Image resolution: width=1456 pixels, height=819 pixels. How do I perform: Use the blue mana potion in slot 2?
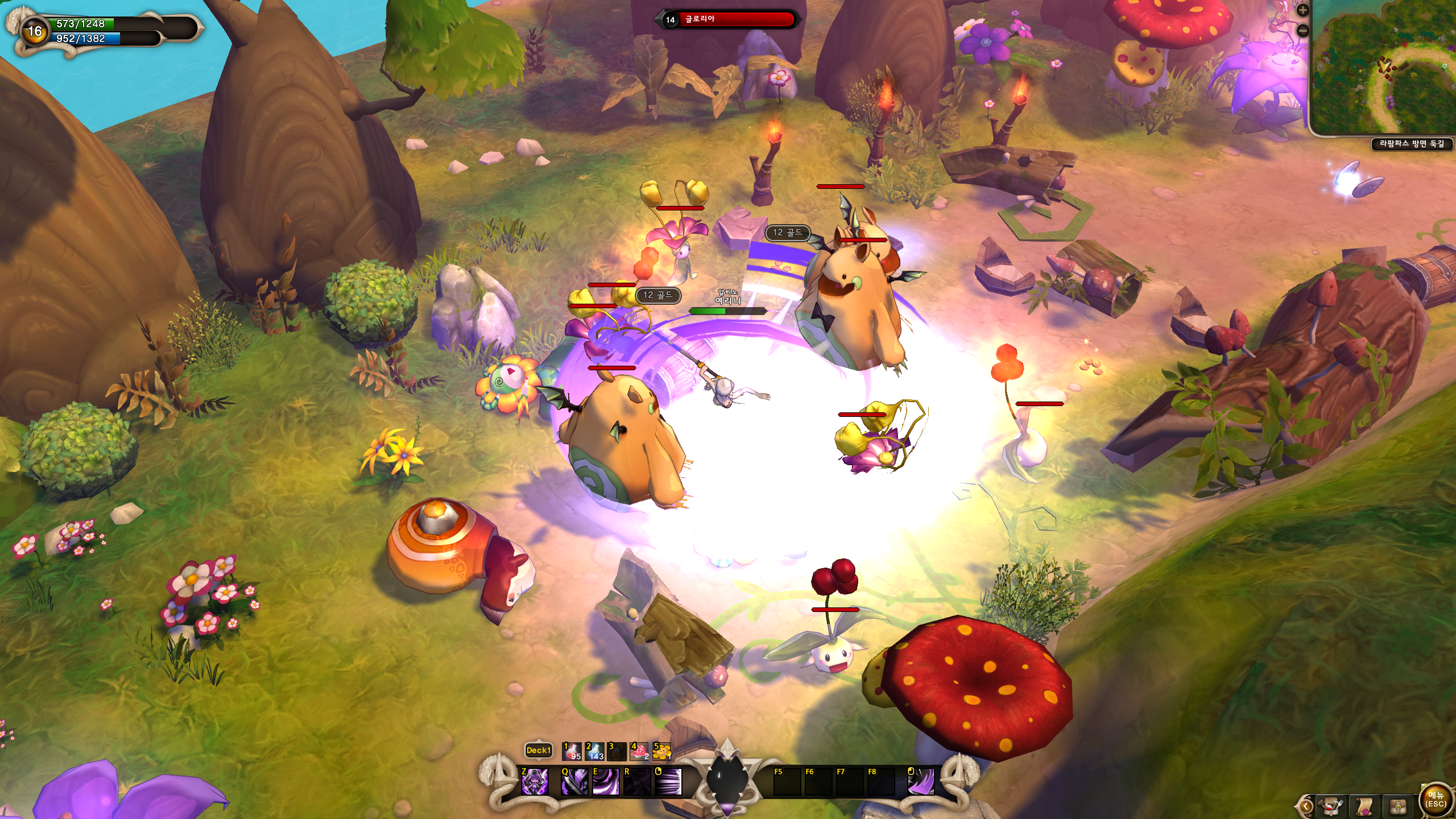(x=594, y=751)
